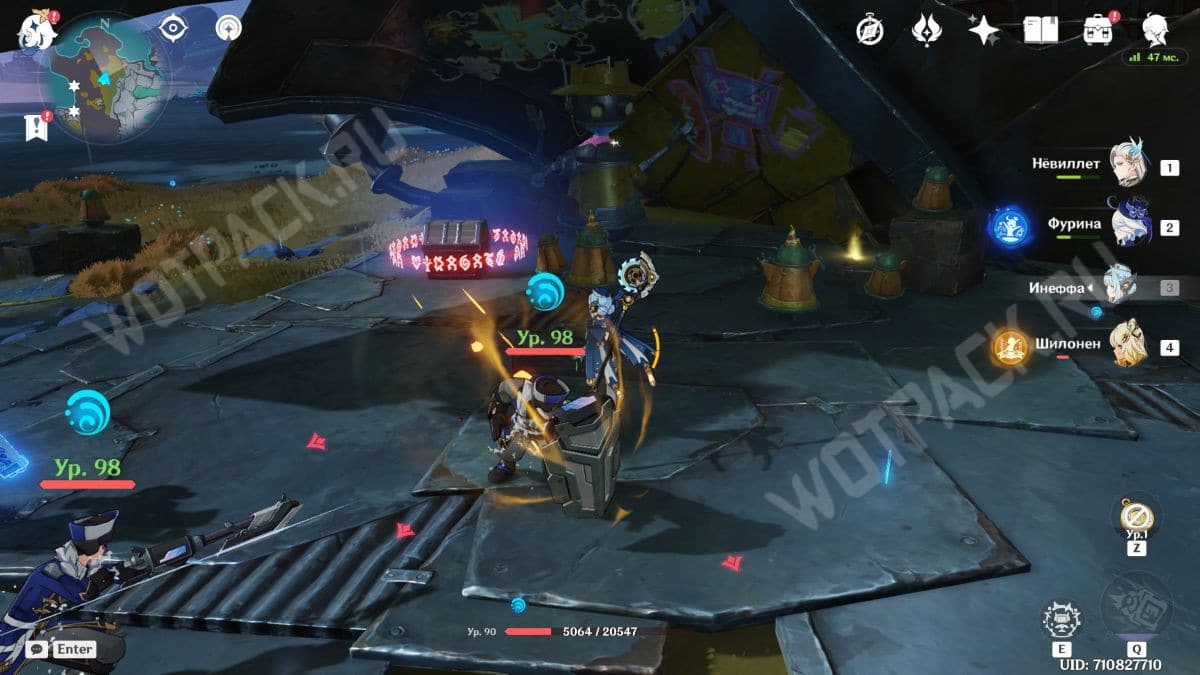Open the compass events icon
This screenshot has height=675, width=1200.
click(x=870, y=31)
